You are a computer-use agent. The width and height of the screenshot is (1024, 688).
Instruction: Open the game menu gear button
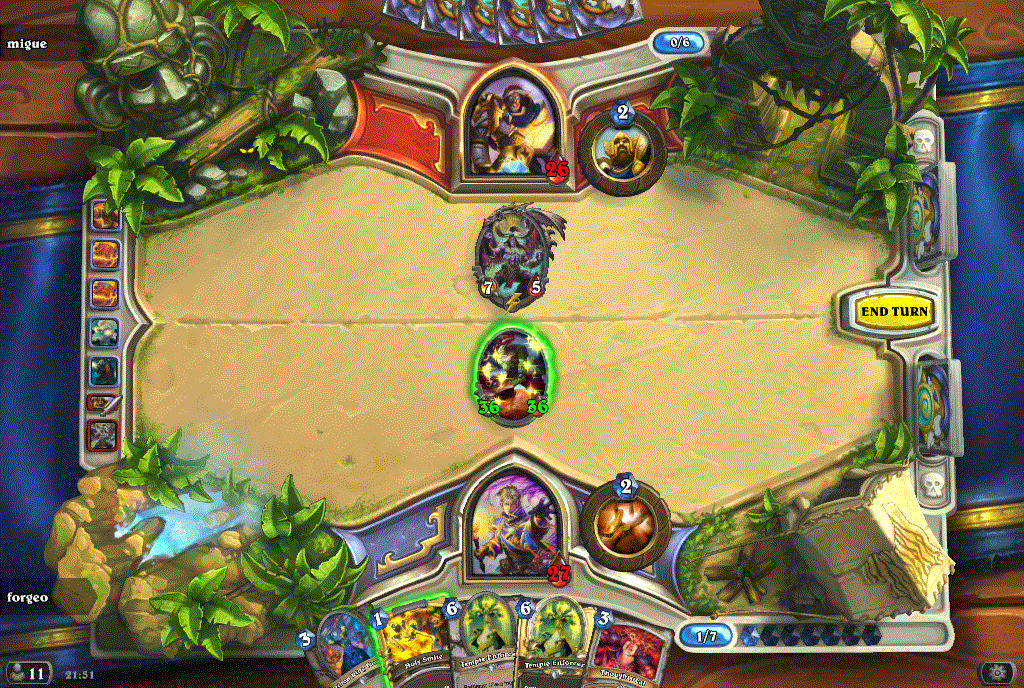(997, 672)
